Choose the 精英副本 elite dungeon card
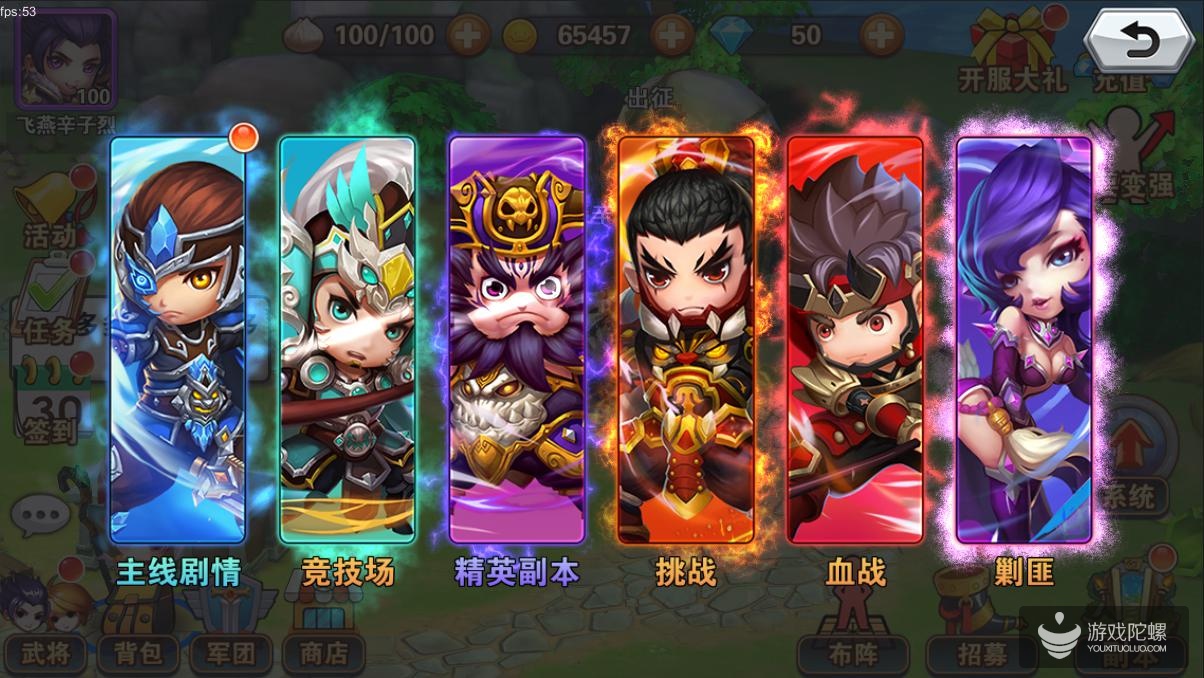The height and width of the screenshot is (678, 1204). [x=516, y=340]
